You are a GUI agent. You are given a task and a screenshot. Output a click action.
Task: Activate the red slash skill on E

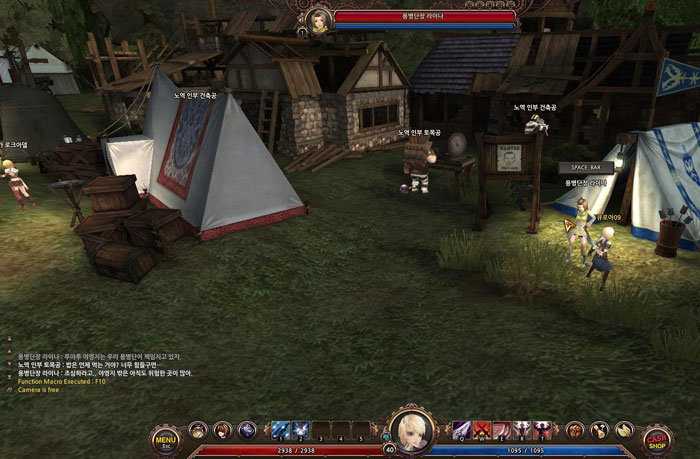click(x=501, y=430)
